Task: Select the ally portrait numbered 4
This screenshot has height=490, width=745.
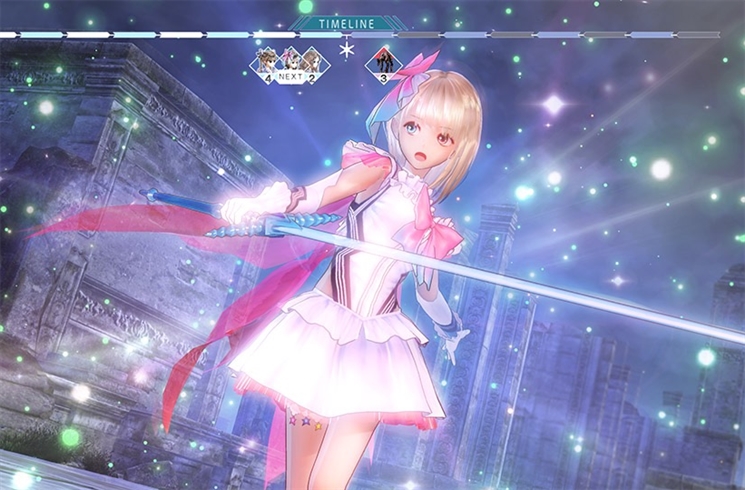Action: pyautogui.click(x=266, y=63)
